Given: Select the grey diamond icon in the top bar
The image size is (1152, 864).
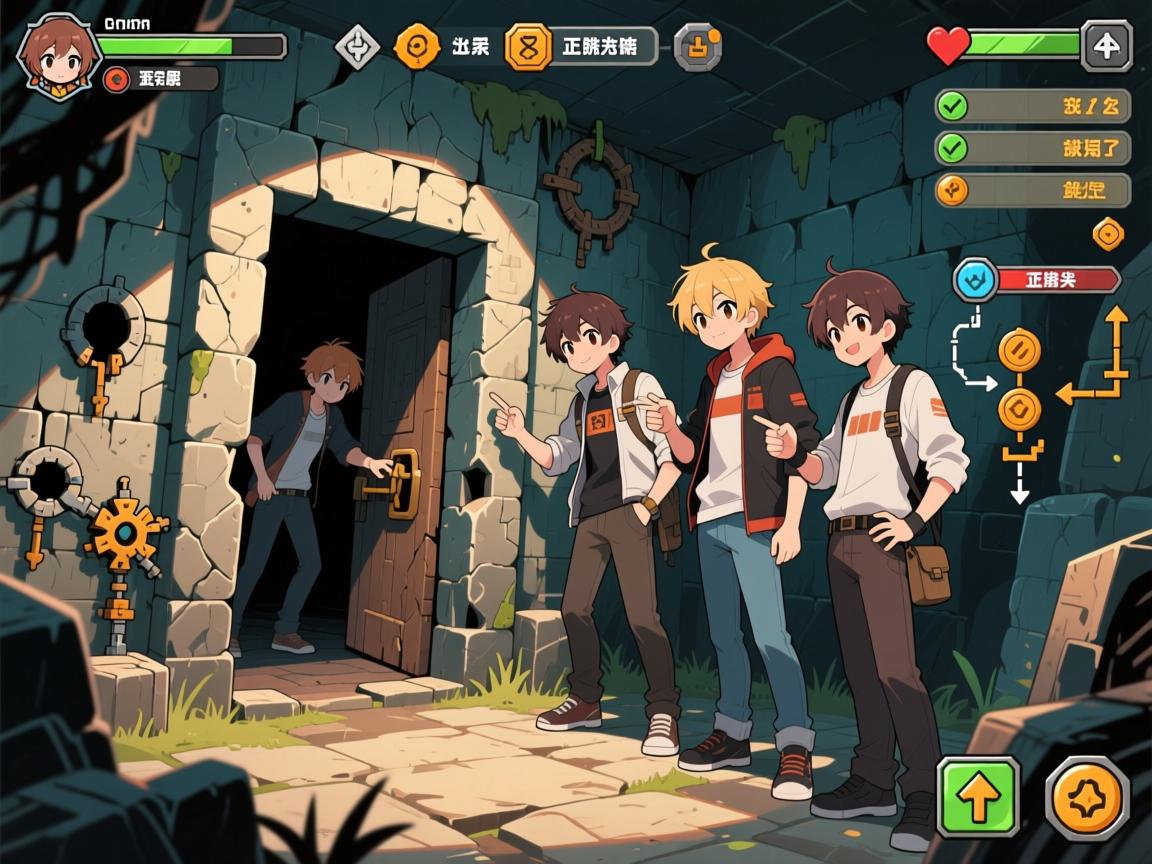Looking at the screenshot, I should (x=355, y=46).
